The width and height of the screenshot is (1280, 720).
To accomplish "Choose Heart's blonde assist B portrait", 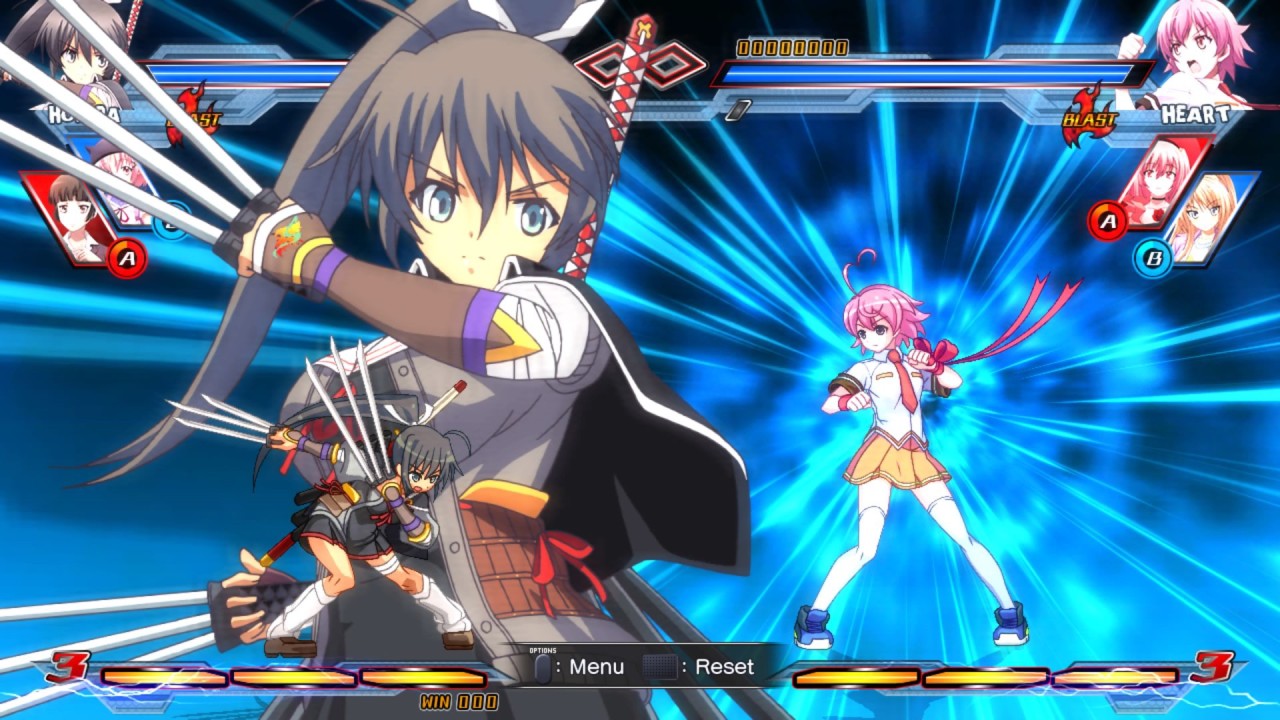I will 1208,218.
